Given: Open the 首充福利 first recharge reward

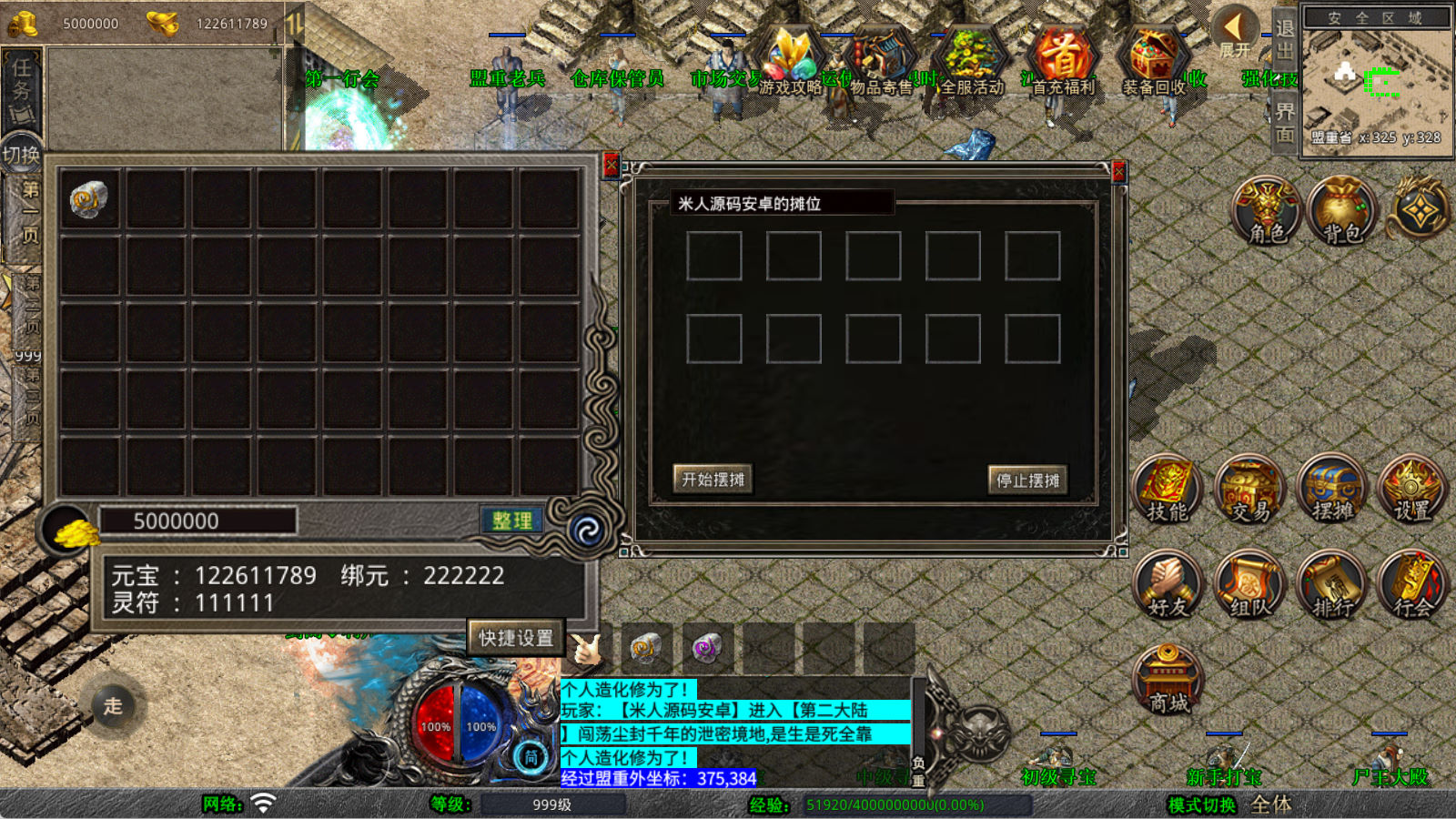Looking at the screenshot, I should point(1063,62).
